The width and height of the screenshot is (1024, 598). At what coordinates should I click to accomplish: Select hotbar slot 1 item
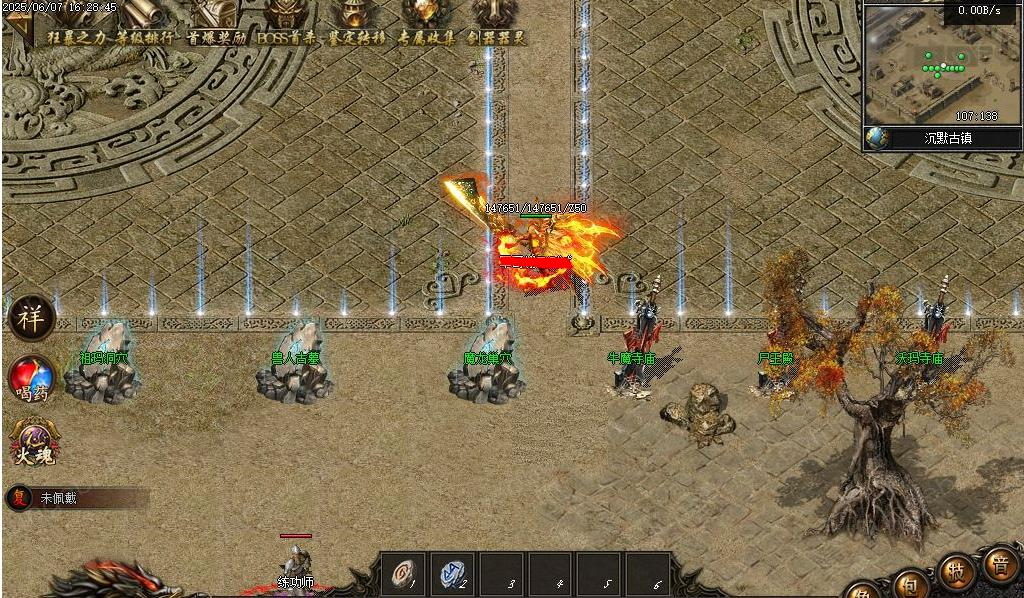pyautogui.click(x=402, y=574)
